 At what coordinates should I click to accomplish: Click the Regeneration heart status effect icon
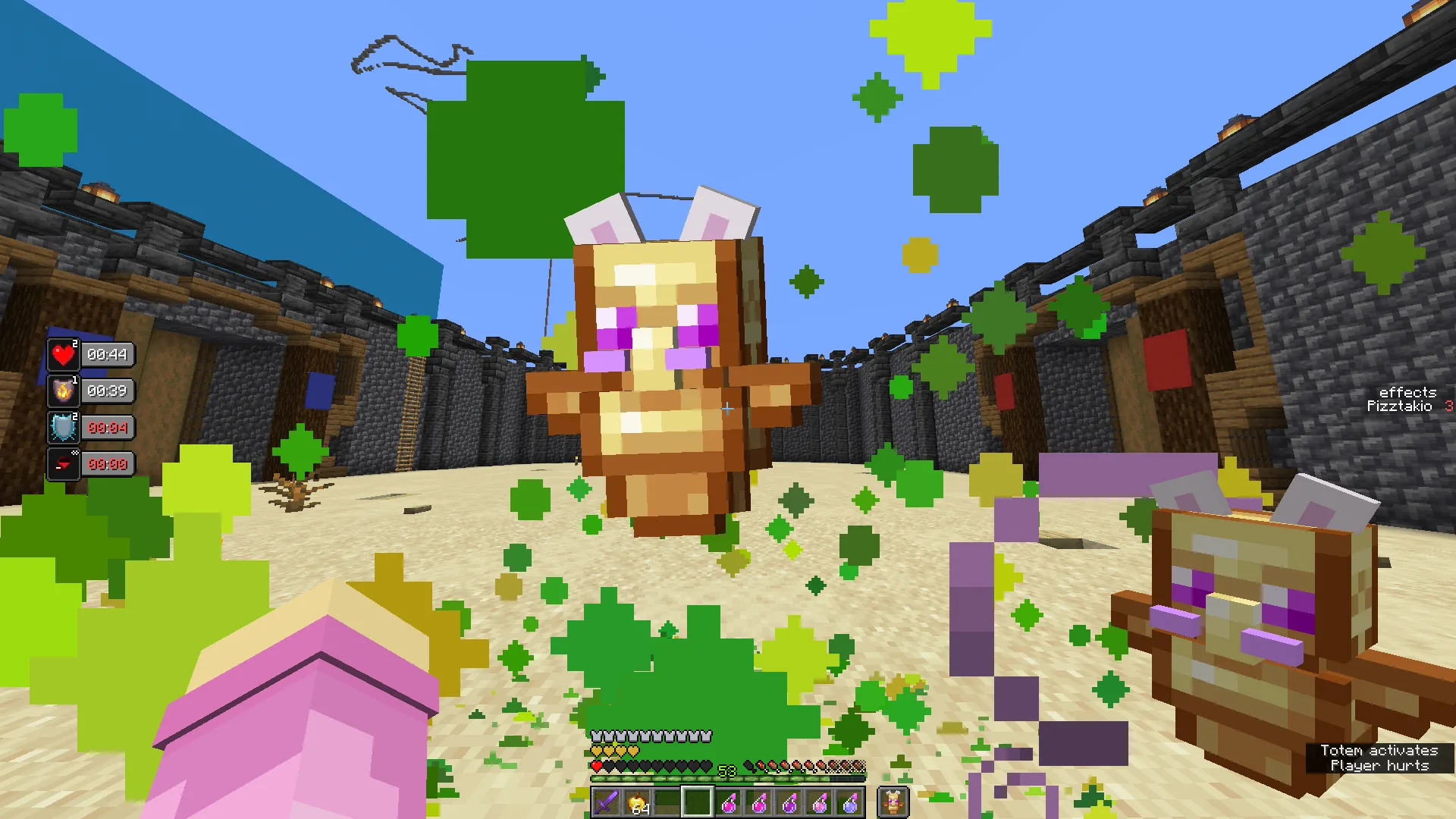(62, 354)
